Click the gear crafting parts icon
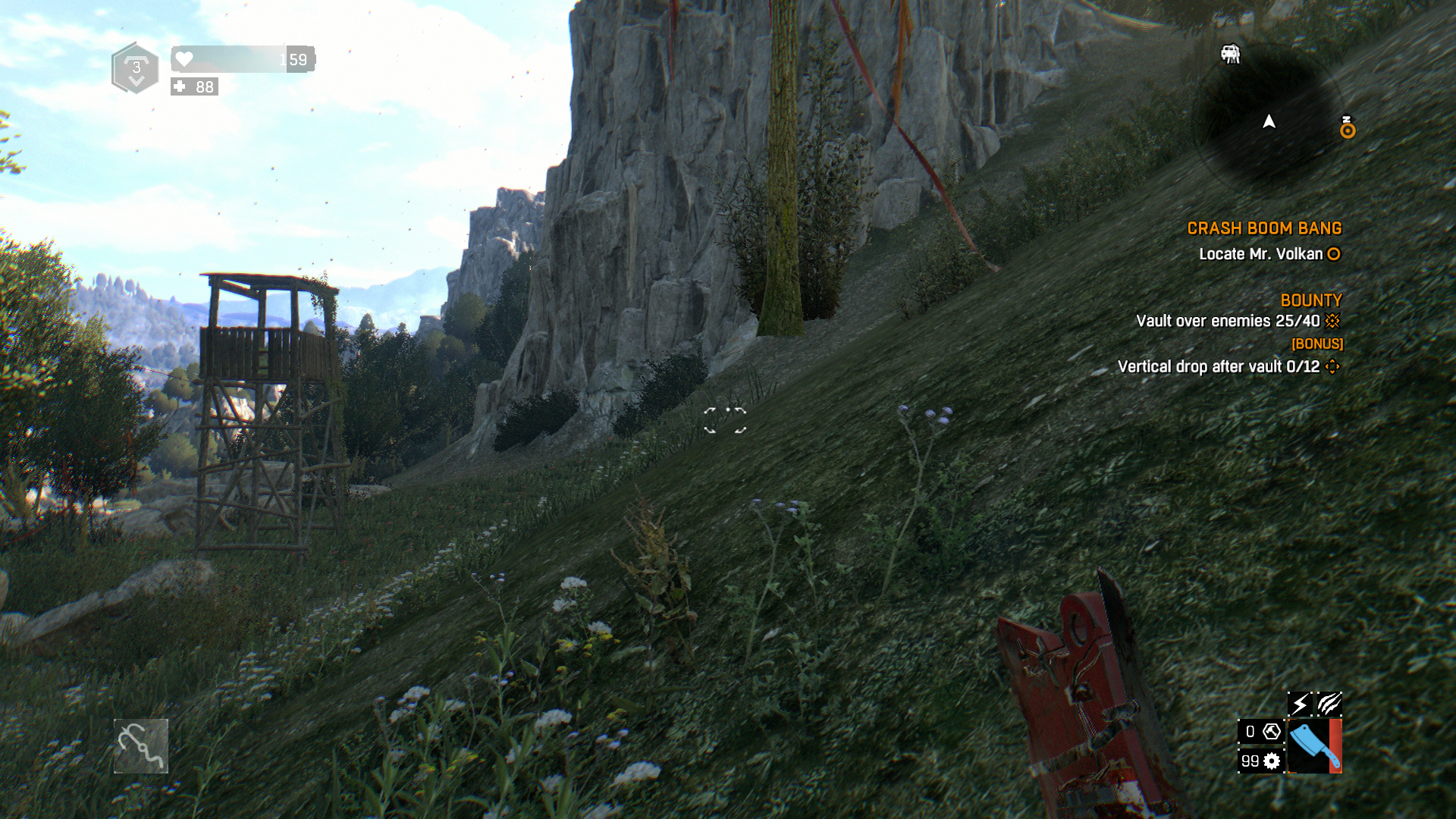The height and width of the screenshot is (819, 1456). pyautogui.click(x=1272, y=761)
